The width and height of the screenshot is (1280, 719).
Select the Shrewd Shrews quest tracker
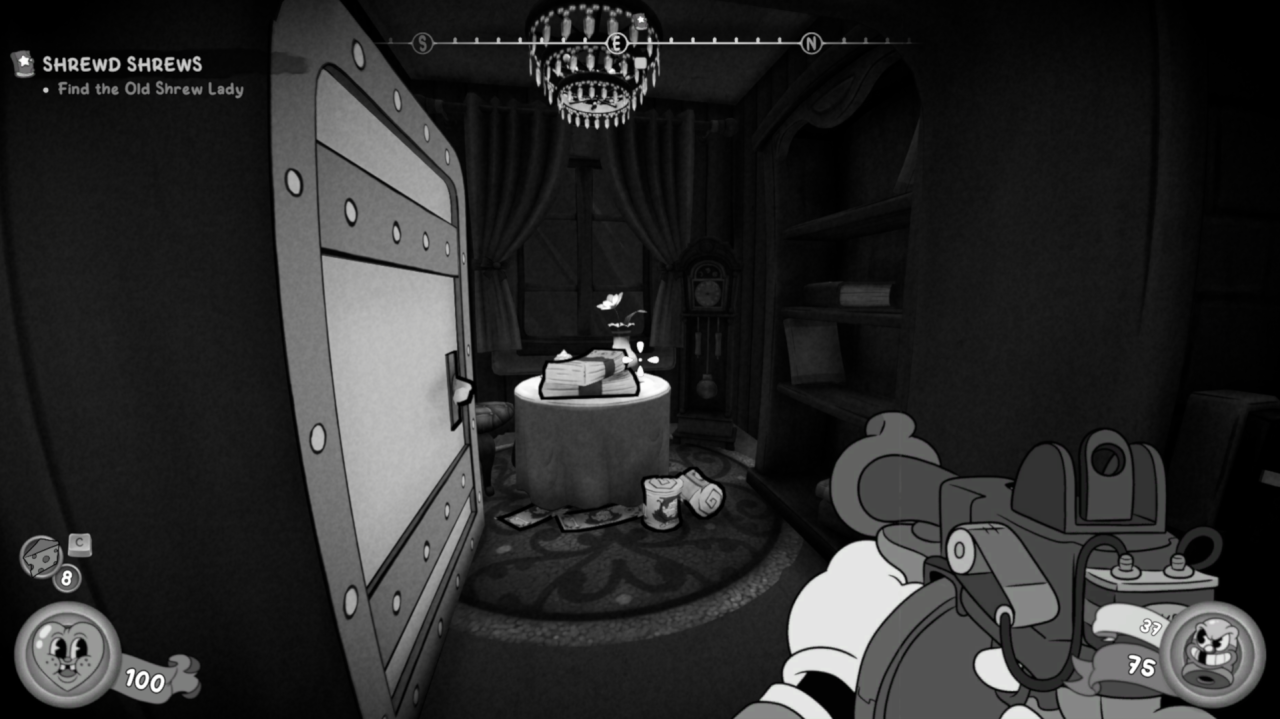point(122,65)
